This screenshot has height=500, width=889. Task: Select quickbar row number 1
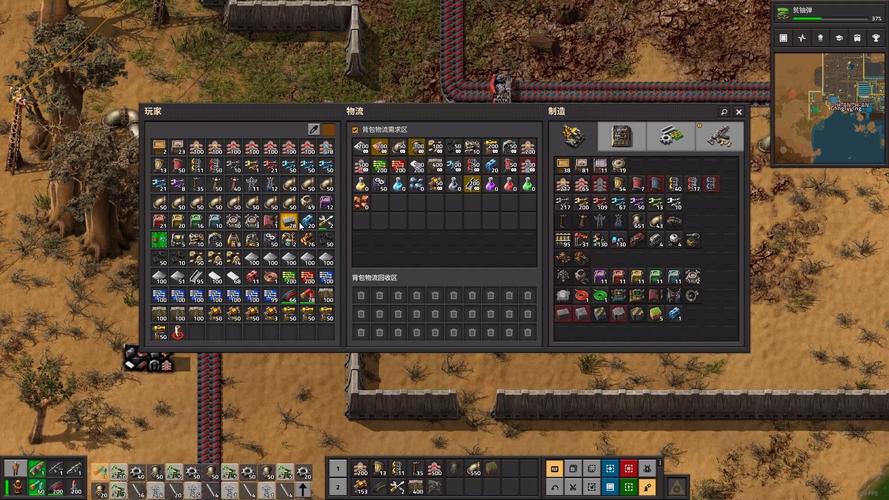pos(337,467)
